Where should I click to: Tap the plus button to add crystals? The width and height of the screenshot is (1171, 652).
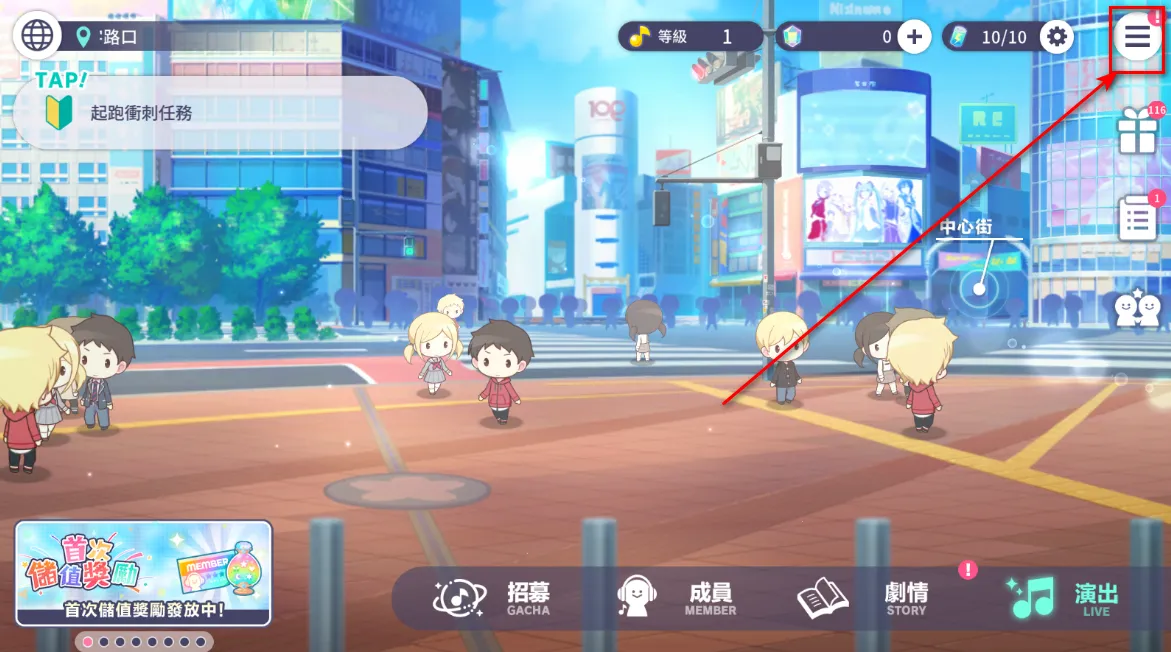point(914,38)
